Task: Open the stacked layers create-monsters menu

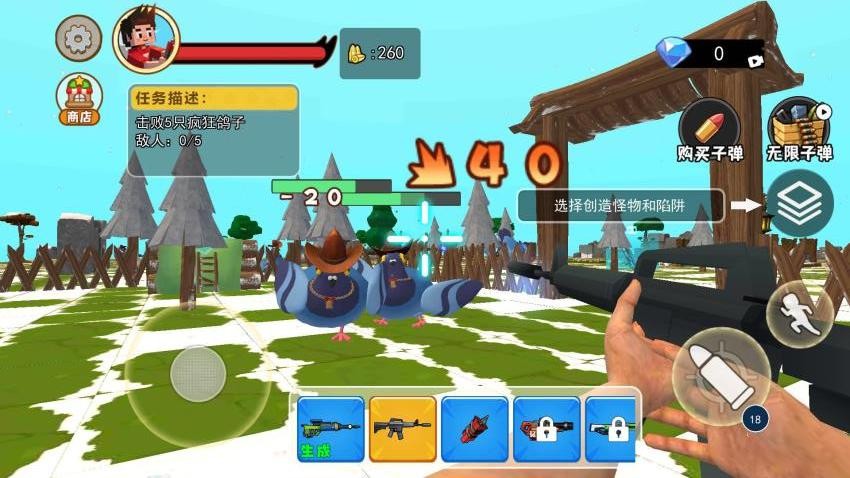Action: 799,204
